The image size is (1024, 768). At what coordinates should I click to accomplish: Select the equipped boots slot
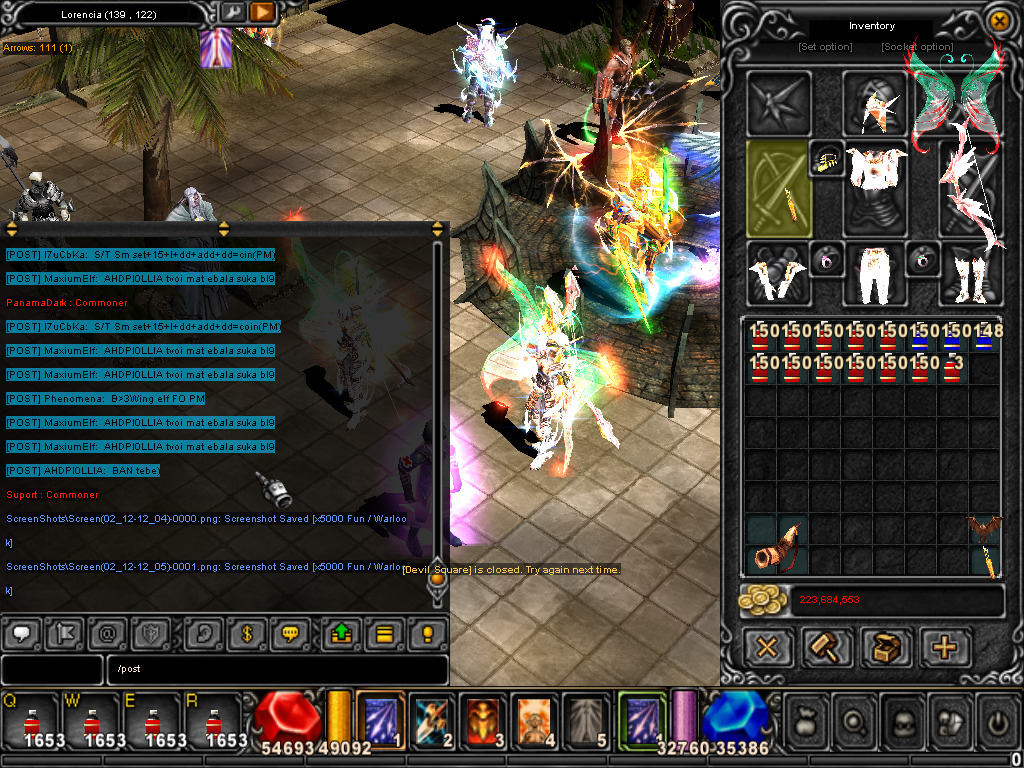tap(970, 274)
